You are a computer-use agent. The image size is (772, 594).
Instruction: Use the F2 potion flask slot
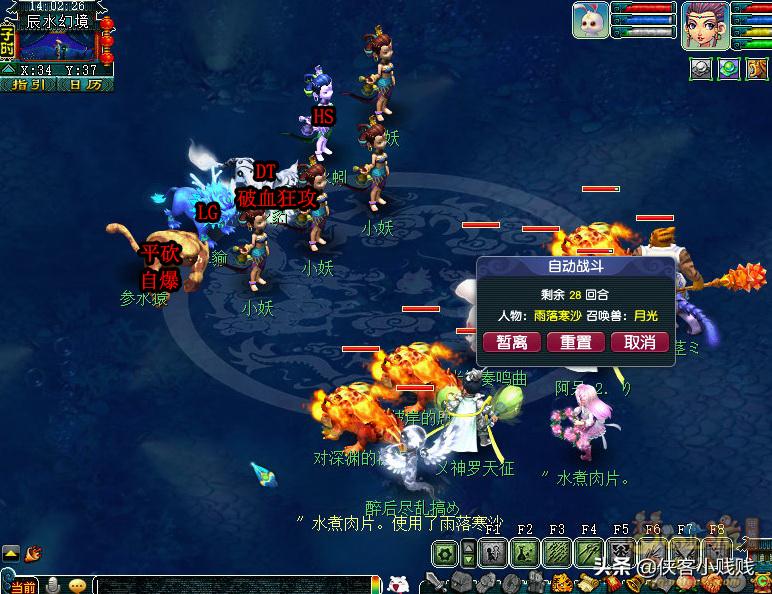point(525,552)
